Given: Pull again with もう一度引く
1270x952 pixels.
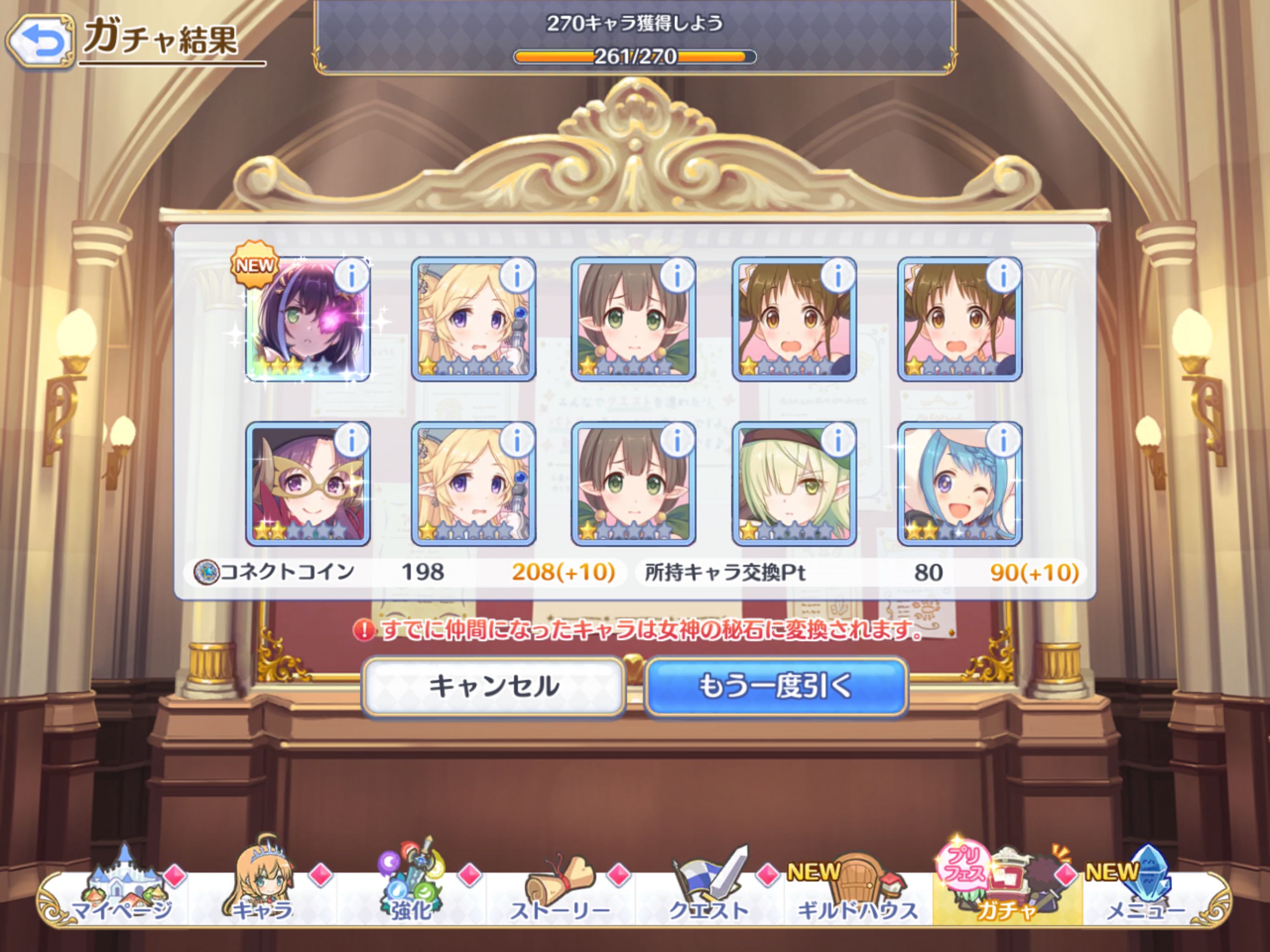Looking at the screenshot, I should pyautogui.click(x=776, y=687).
